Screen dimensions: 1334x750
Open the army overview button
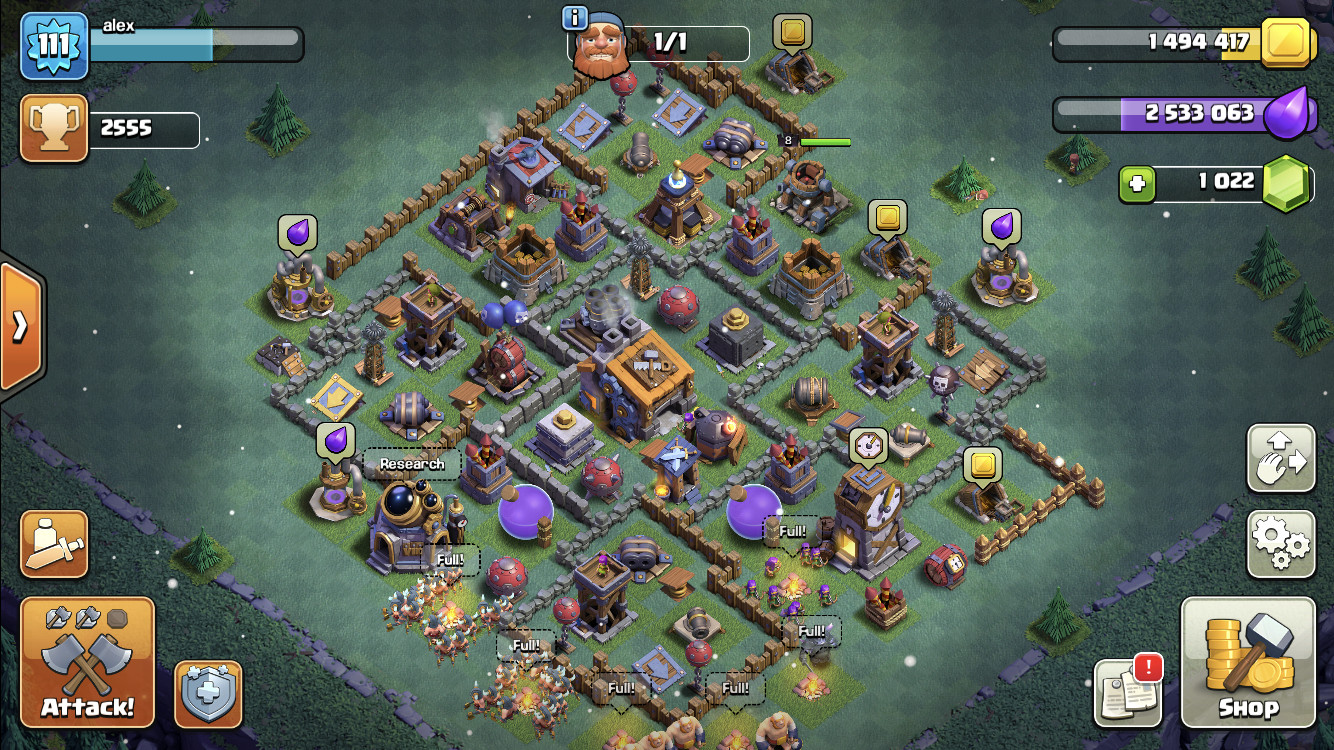[x=54, y=544]
